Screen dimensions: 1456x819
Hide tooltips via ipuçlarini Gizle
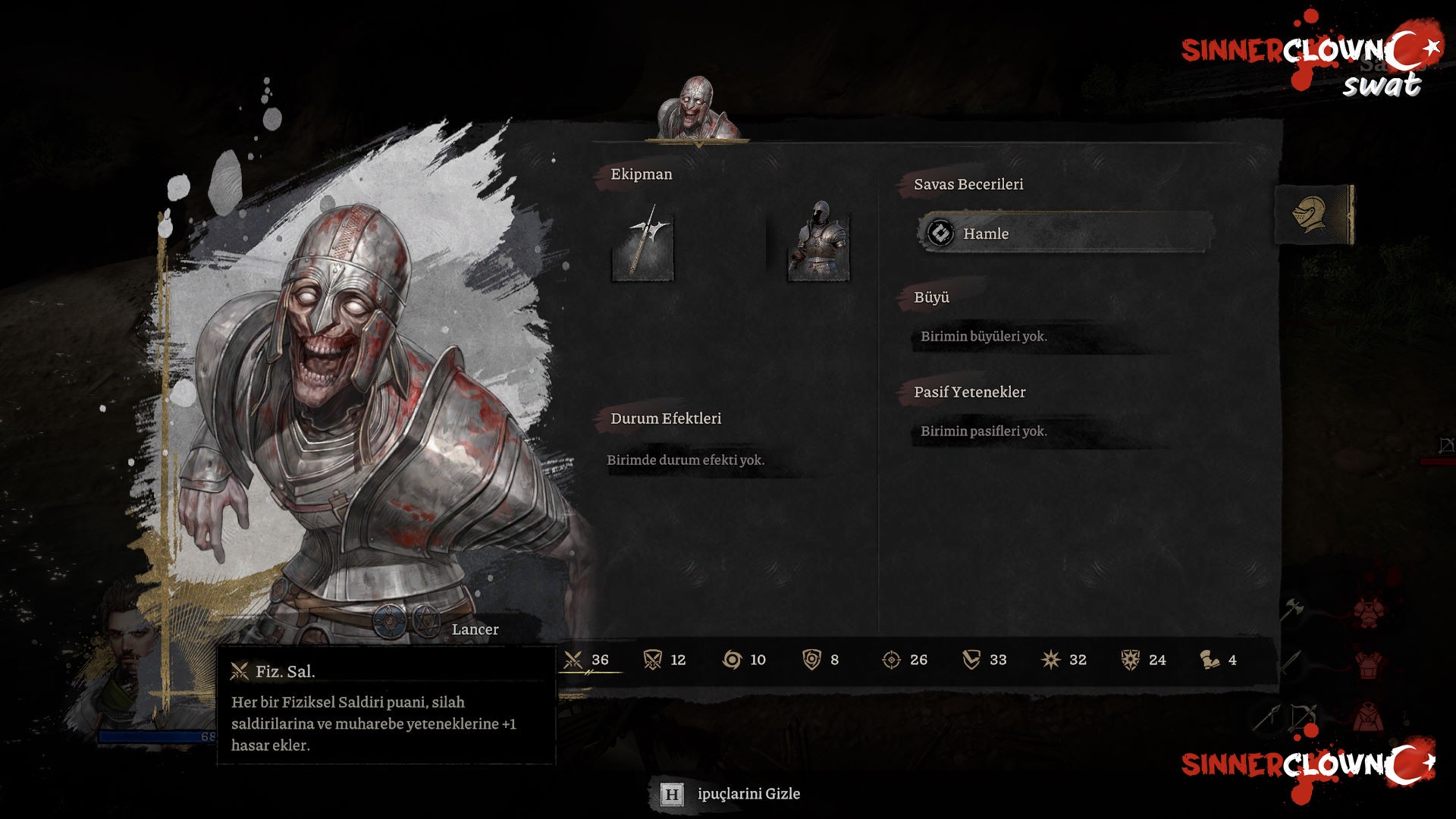tap(731, 794)
